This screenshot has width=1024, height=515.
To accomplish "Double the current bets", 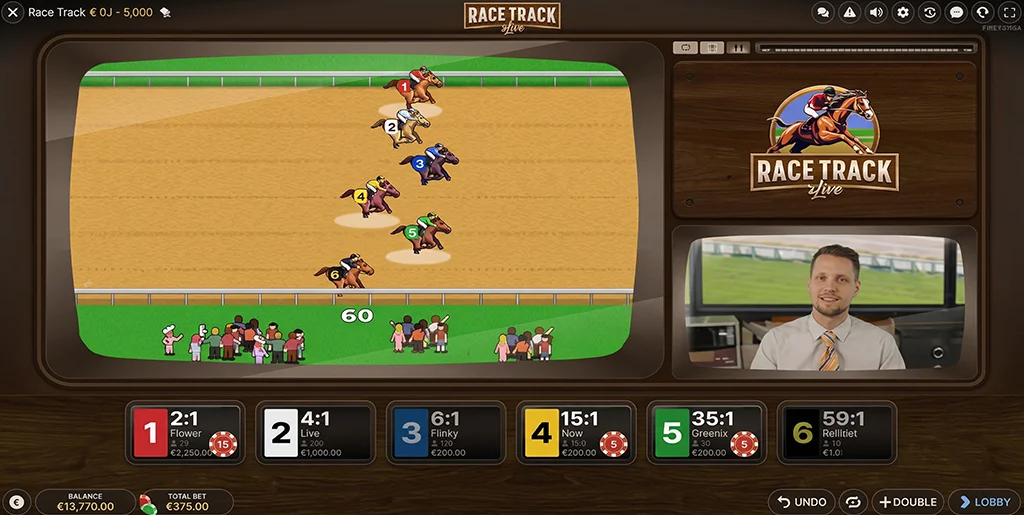I will (907, 501).
